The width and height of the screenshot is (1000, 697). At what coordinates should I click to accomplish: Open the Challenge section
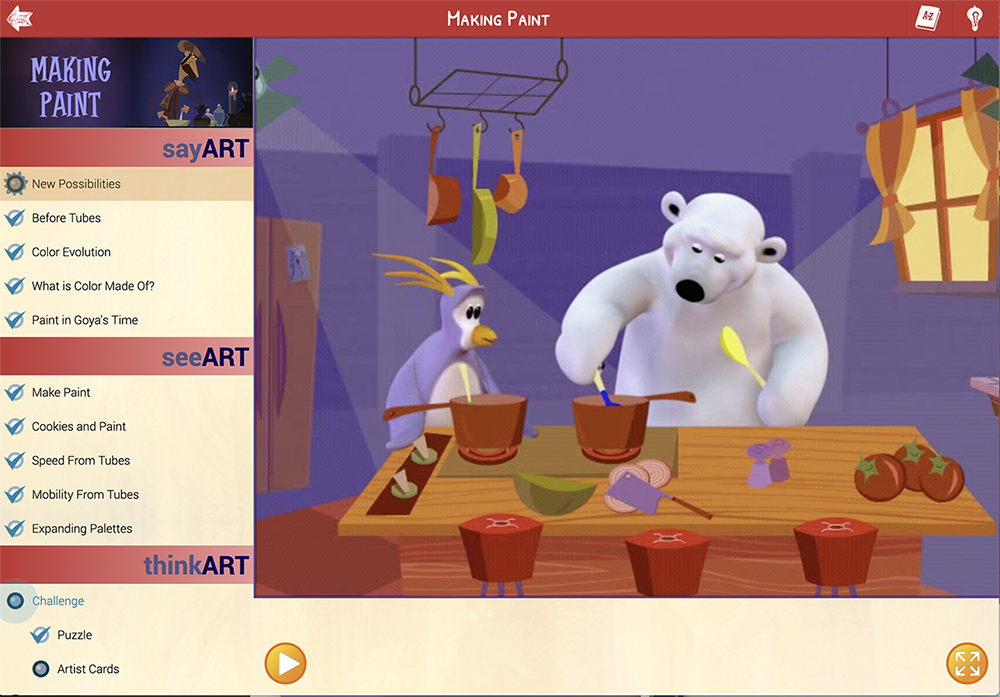click(58, 601)
